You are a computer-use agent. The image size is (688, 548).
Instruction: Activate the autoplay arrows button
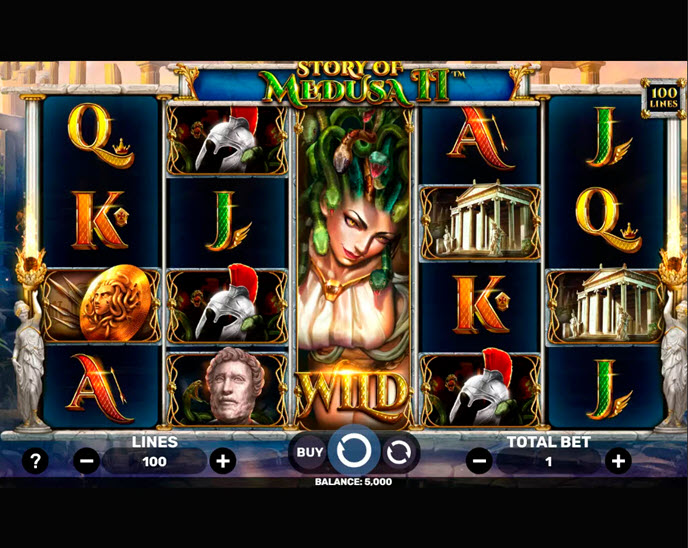(398, 452)
